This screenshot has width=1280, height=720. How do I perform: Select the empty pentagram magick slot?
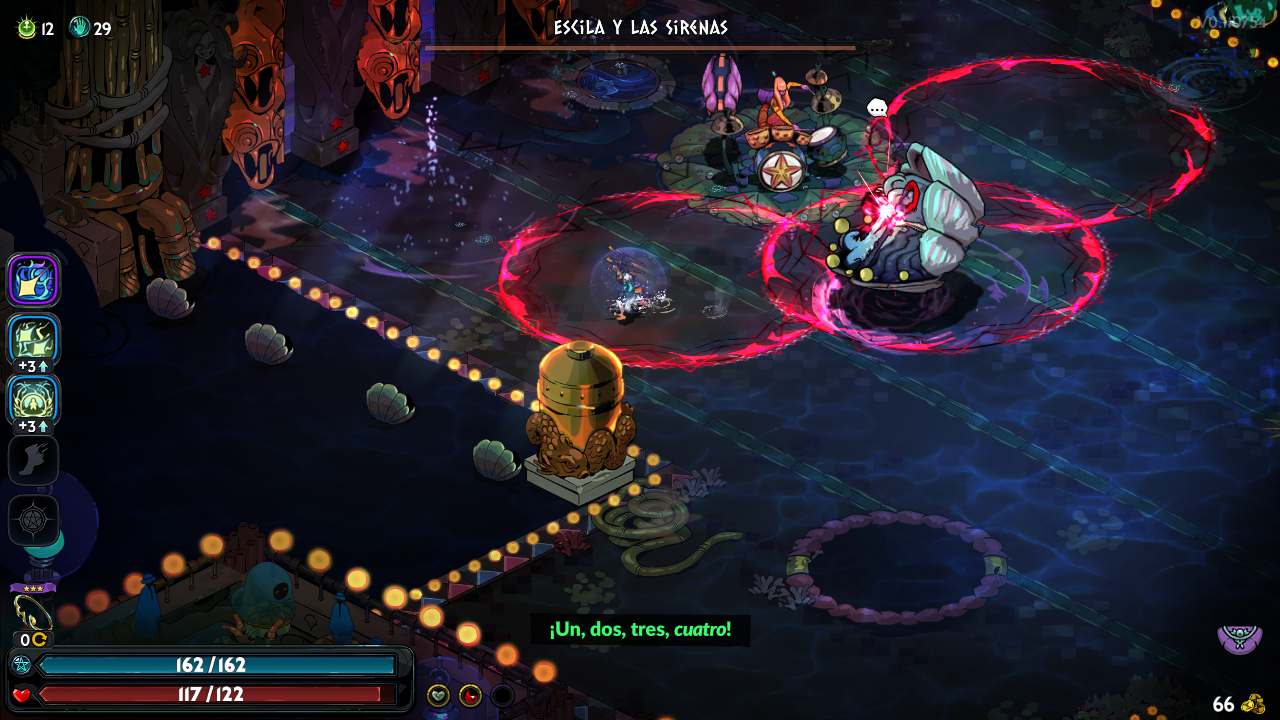pos(33,520)
